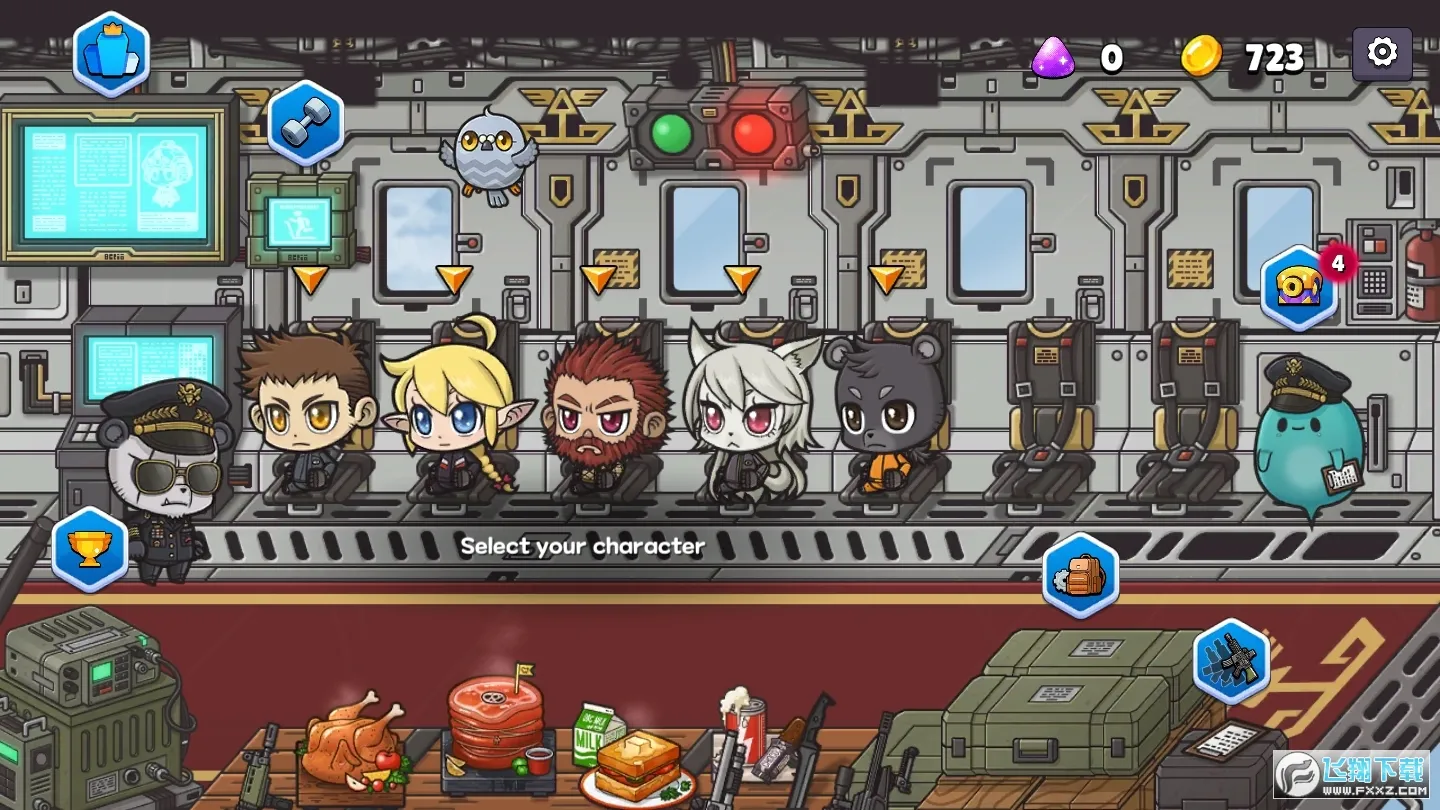This screenshot has width=1440, height=810.
Task: Open the monster icon with 4 notifications
Action: click(1299, 288)
